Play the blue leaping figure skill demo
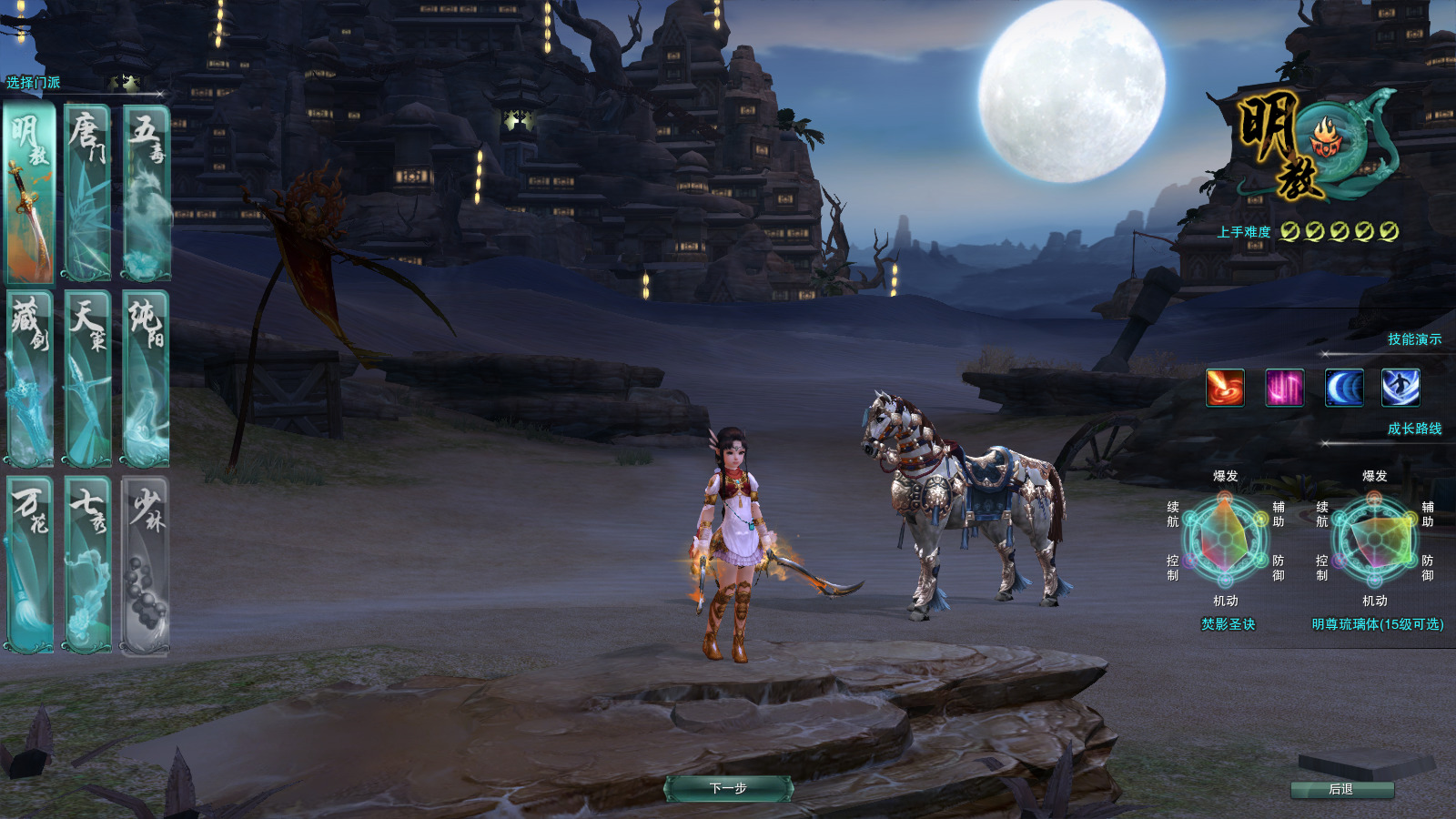This screenshot has width=1456, height=819. pyautogui.click(x=1400, y=388)
